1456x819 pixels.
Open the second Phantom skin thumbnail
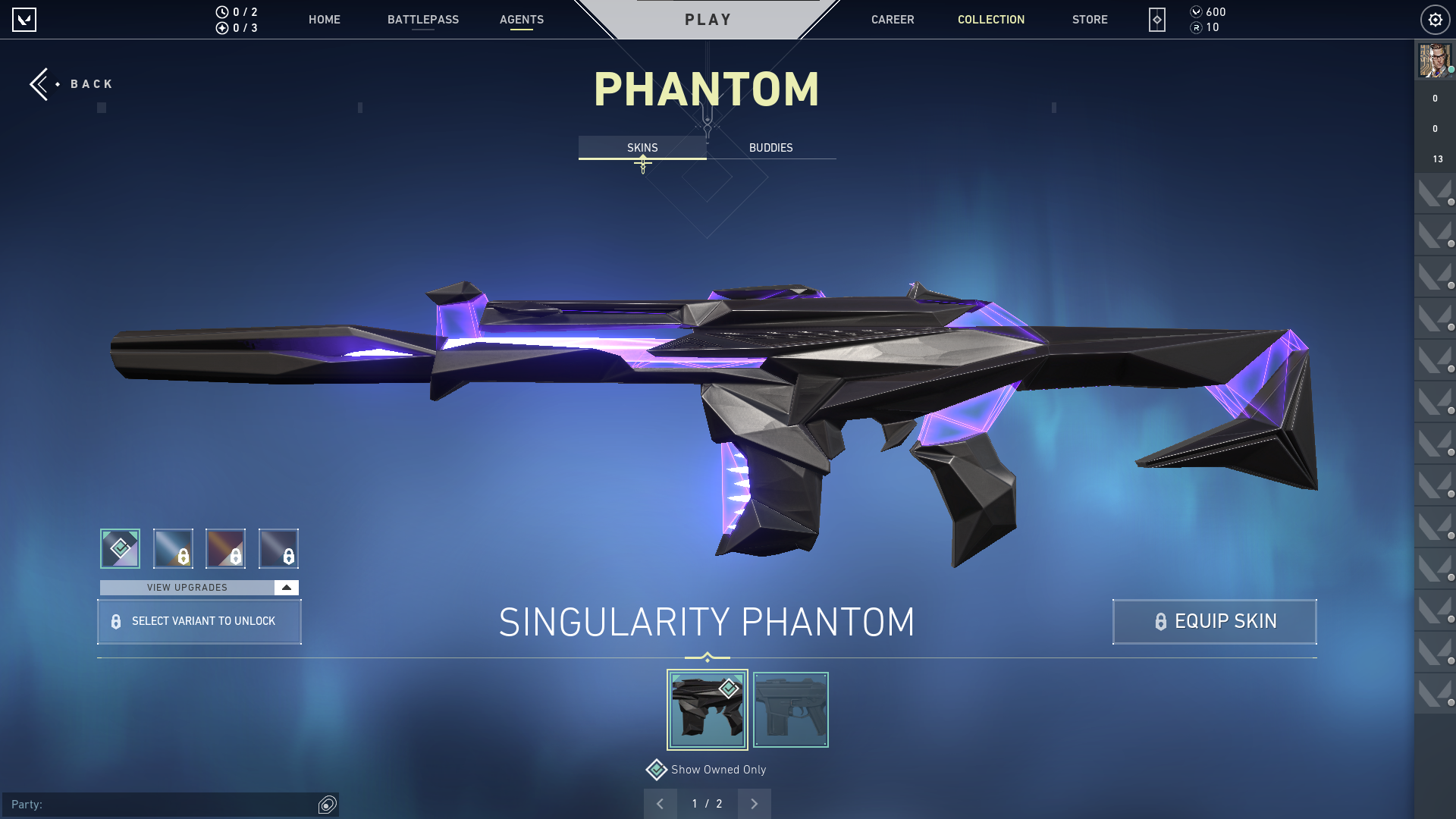click(790, 709)
